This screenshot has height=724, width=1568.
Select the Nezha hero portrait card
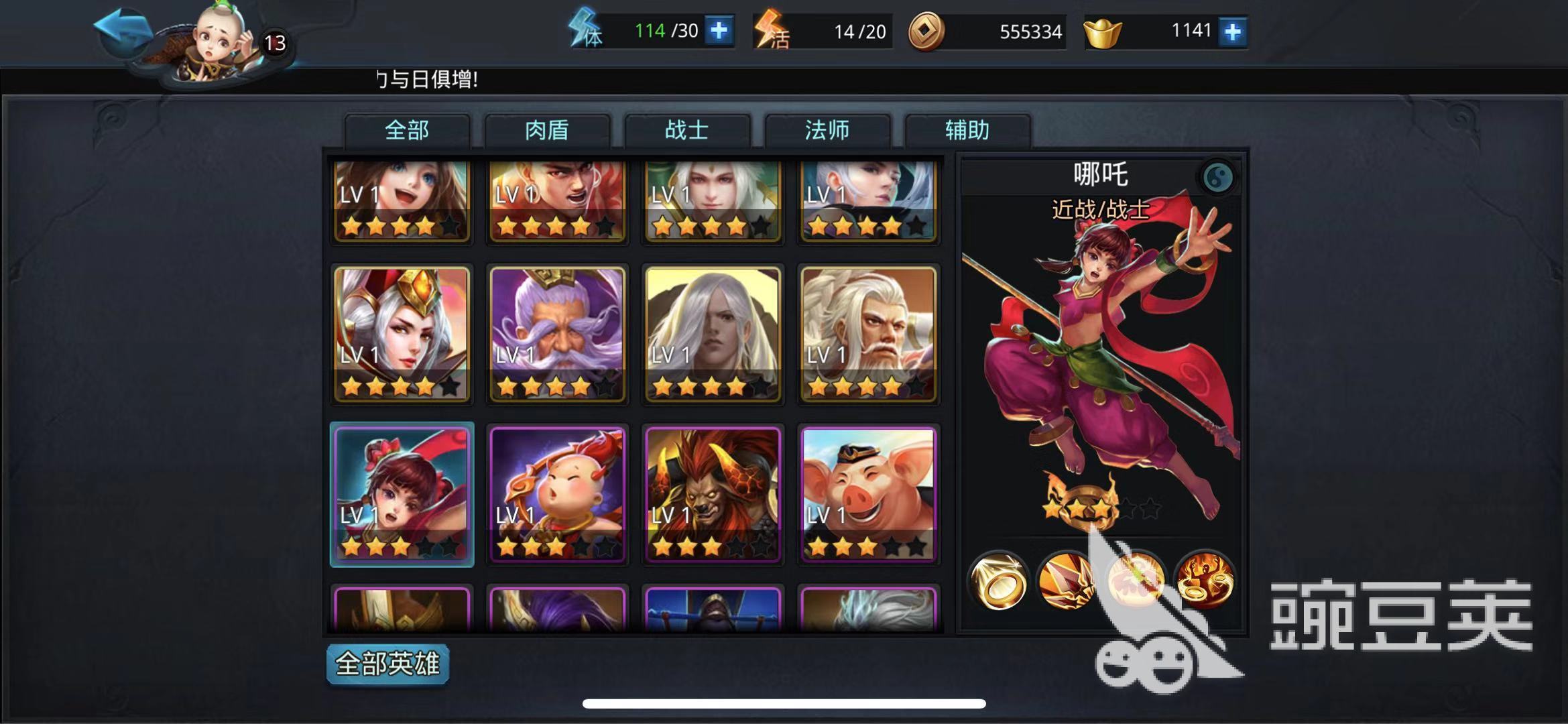pyautogui.click(x=402, y=494)
